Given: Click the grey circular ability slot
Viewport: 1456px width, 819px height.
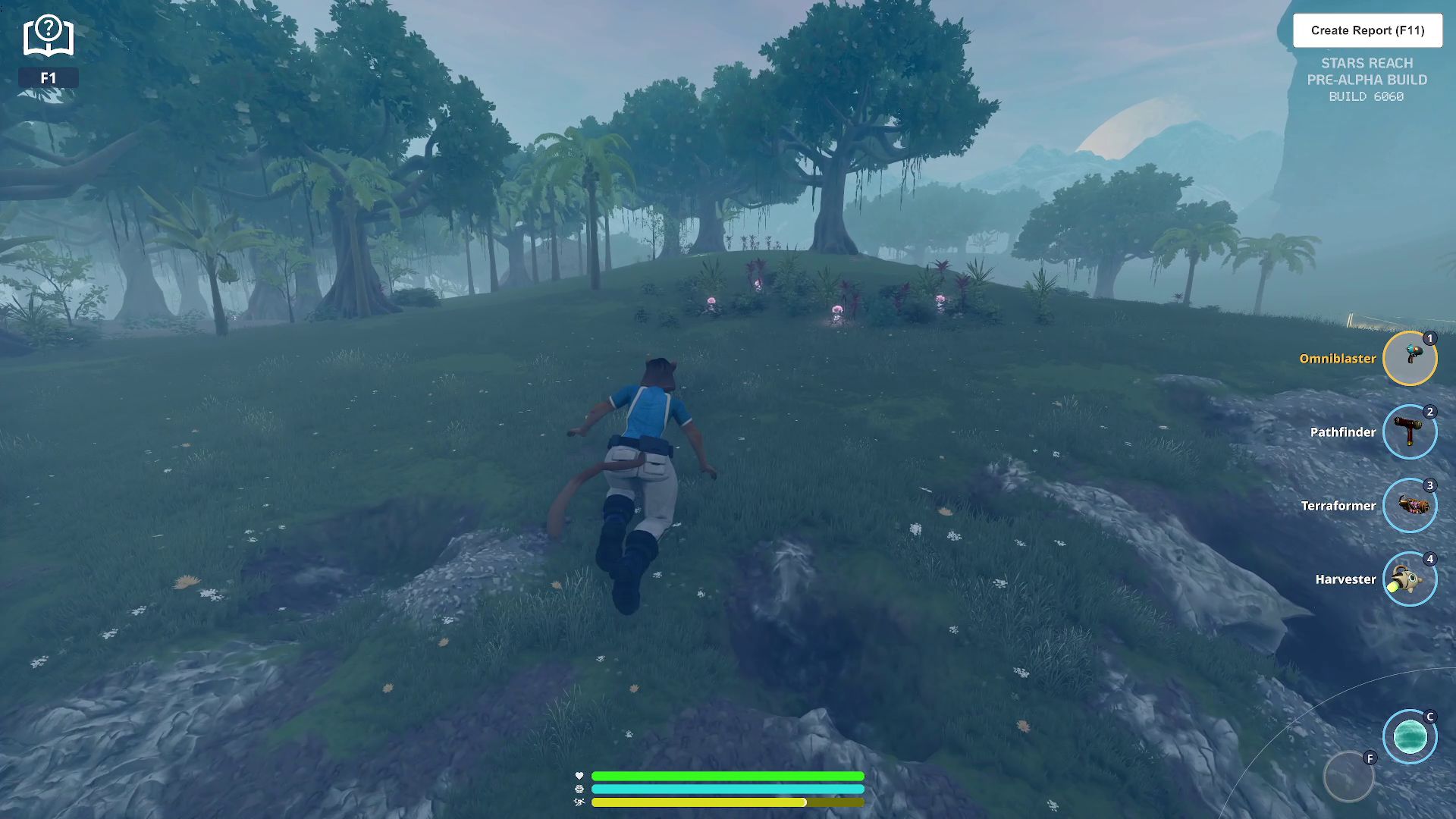Looking at the screenshot, I should coord(1348,777).
